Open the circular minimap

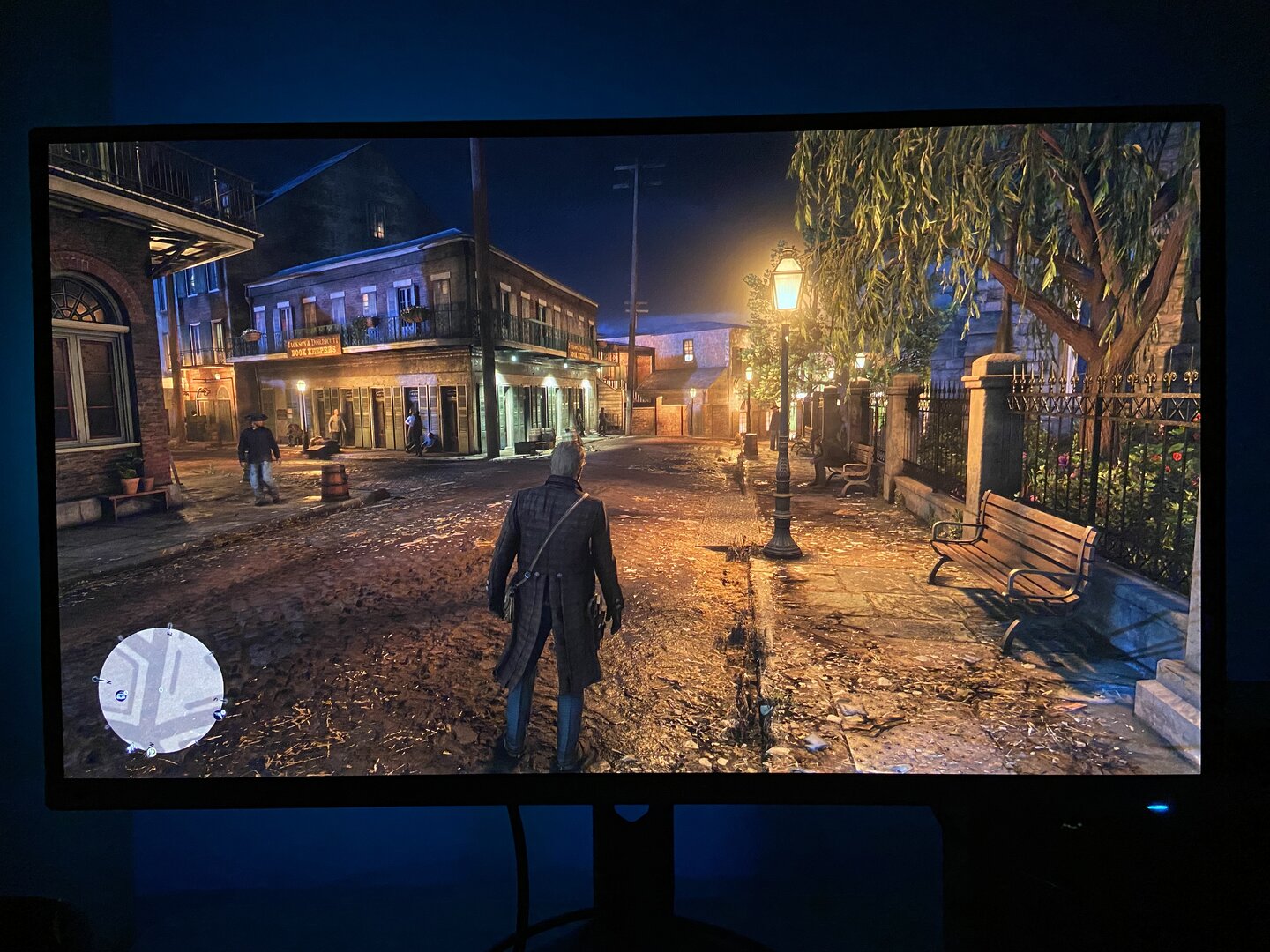coord(161,689)
